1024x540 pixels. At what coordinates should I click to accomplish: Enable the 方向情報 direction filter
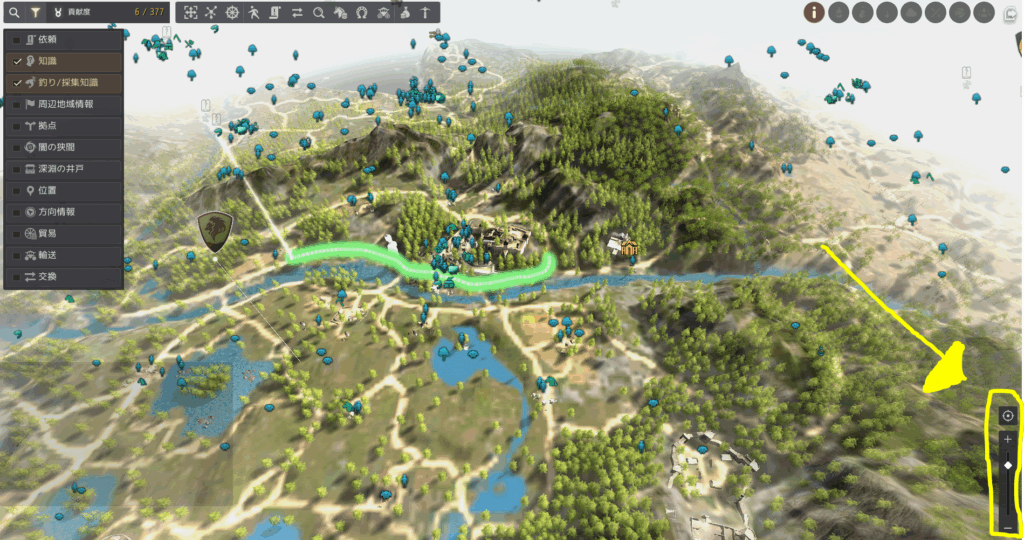(17, 212)
